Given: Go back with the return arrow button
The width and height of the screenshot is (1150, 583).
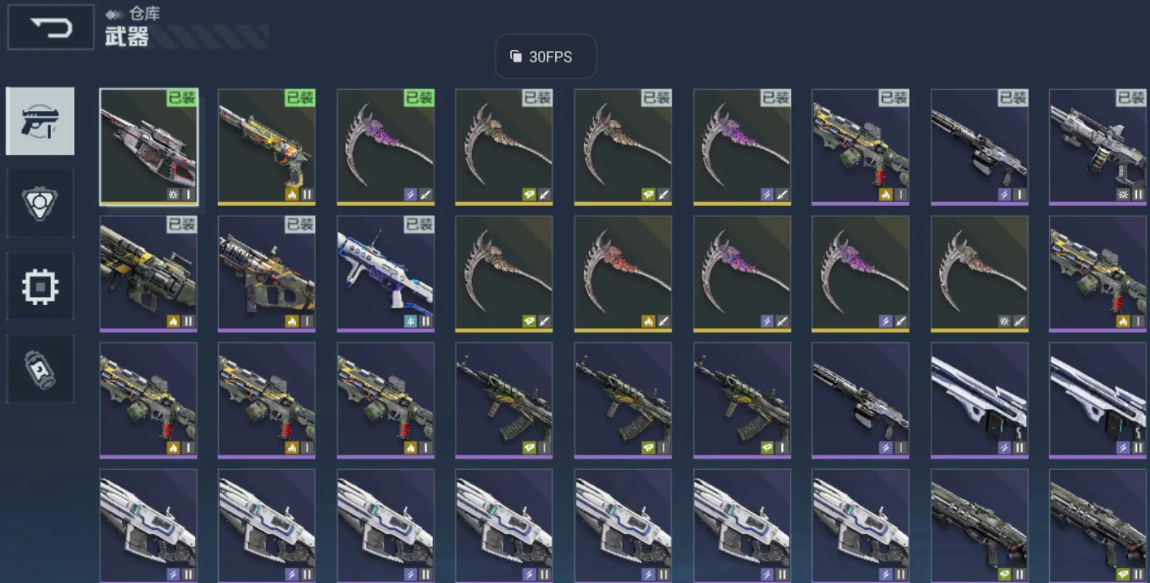Looking at the screenshot, I should (51, 28).
